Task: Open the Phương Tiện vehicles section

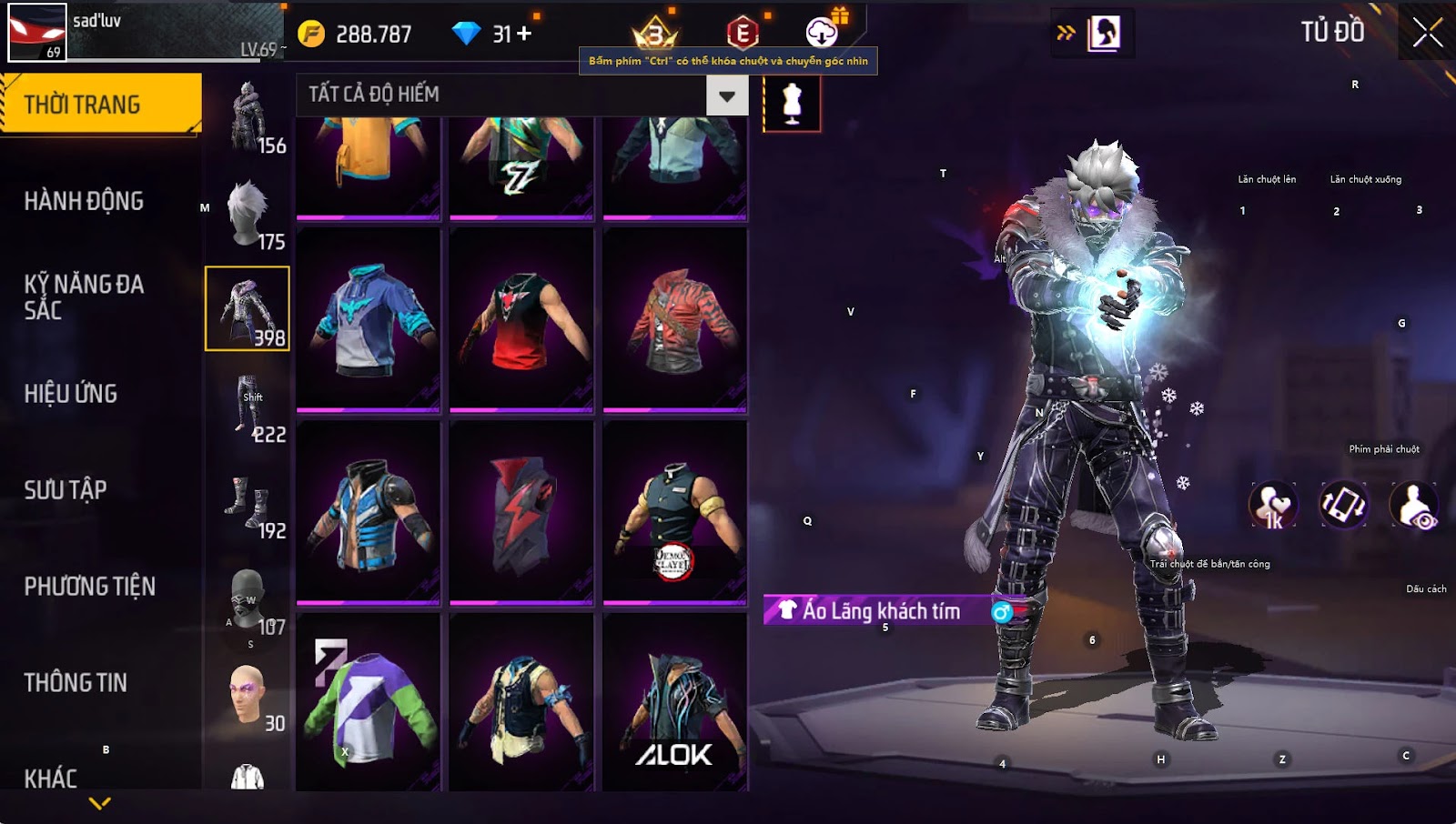Action: tap(89, 587)
